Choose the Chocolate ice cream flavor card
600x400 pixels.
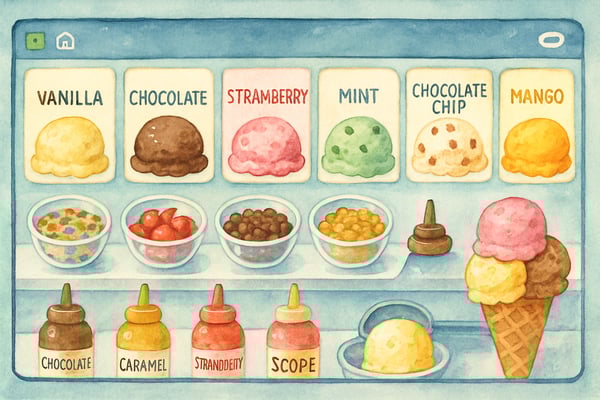[x=168, y=125]
